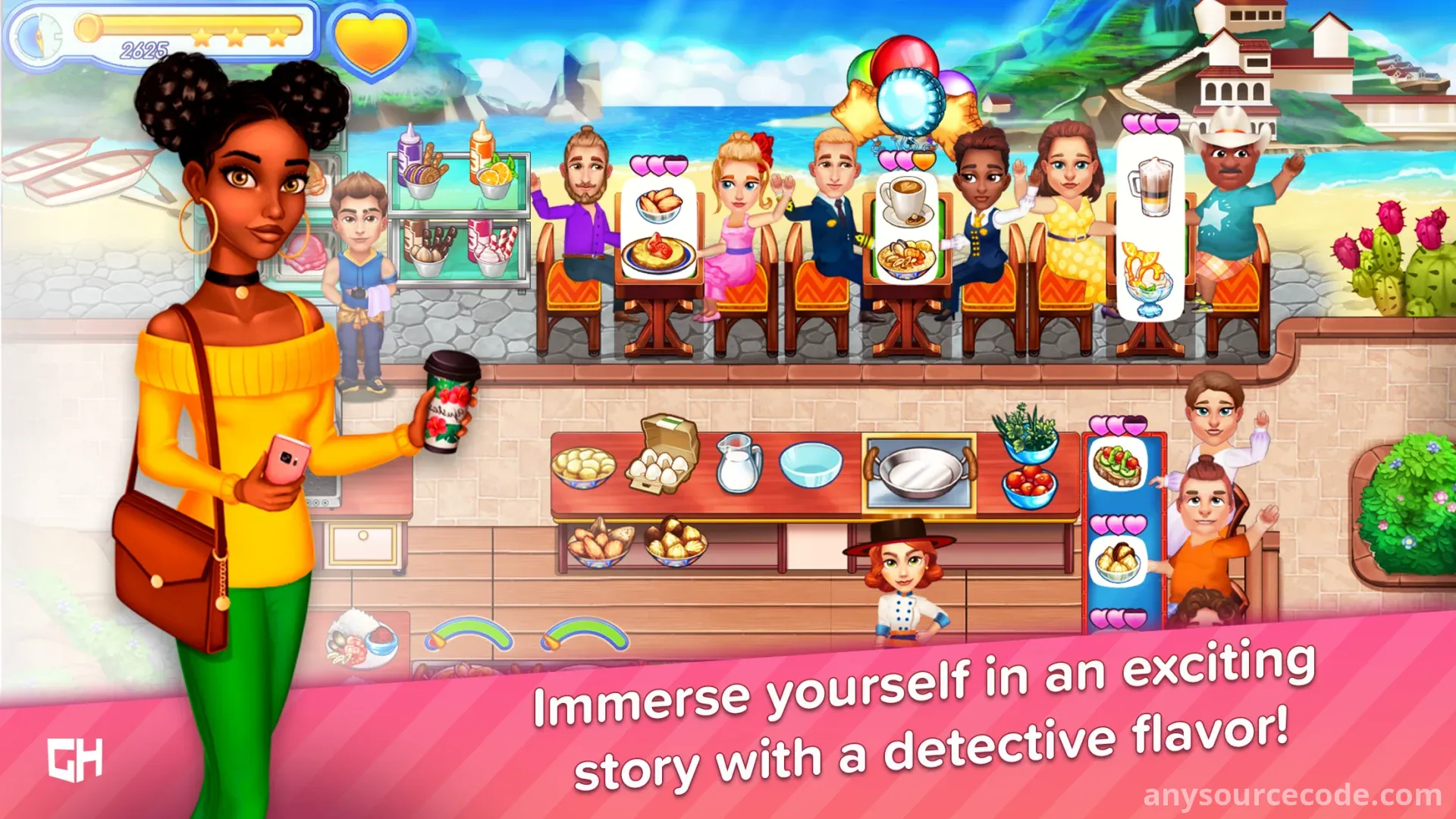This screenshot has width=1456, height=819.
Task: Grab the milk jug ingredient
Action: [736, 464]
